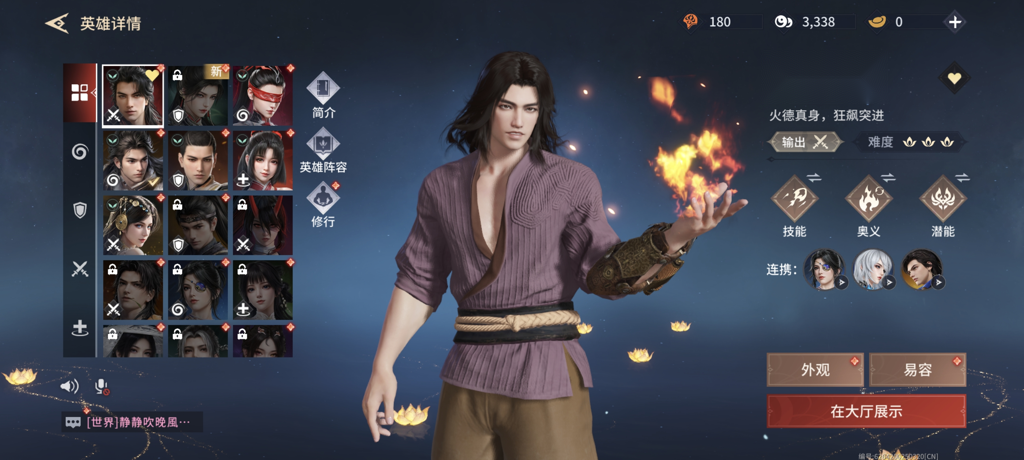Open the 奥义 ultimate icon
Screen dimensions: 1024x460
click(869, 199)
